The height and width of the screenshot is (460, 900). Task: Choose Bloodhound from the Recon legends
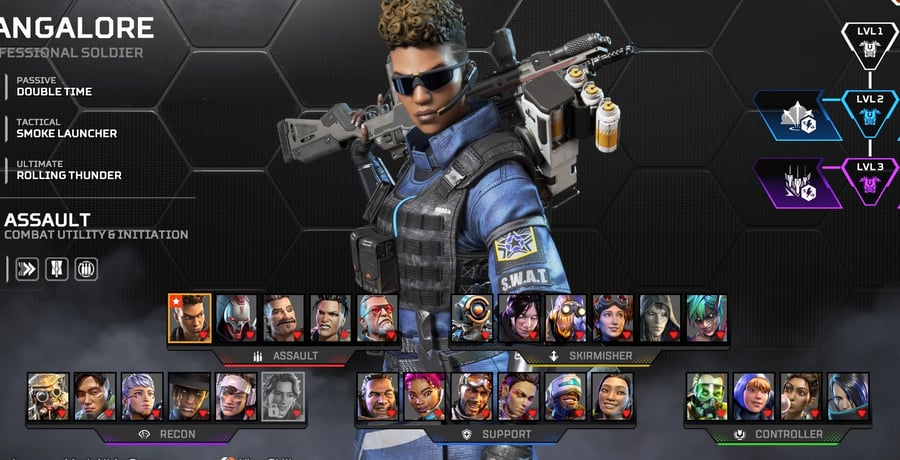[48, 396]
